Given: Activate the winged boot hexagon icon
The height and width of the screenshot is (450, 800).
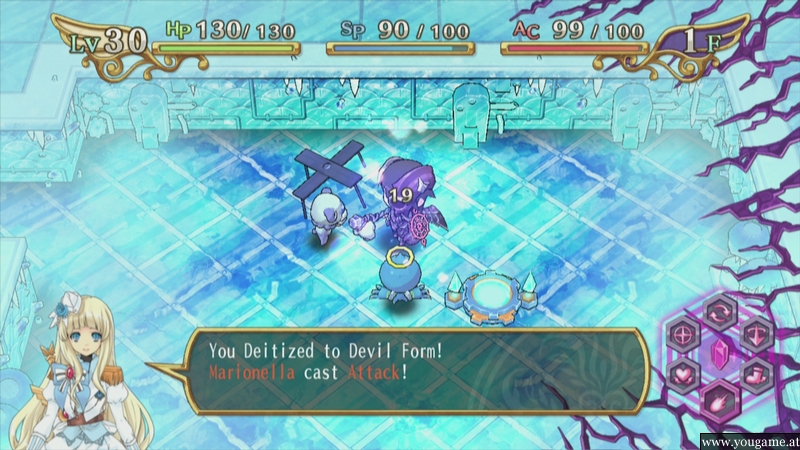Looking at the screenshot, I should tap(756, 374).
